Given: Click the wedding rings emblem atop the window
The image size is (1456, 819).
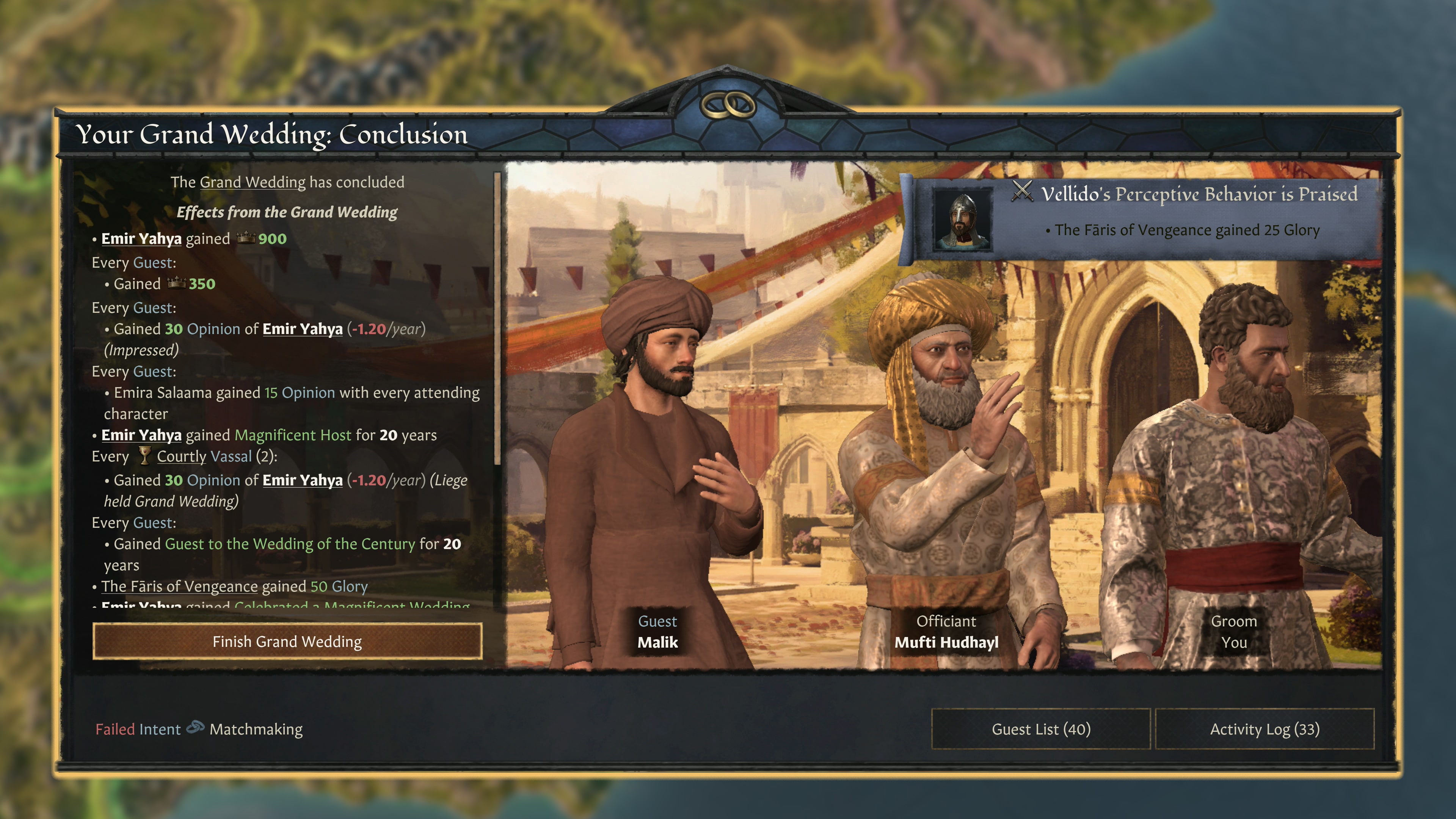Looking at the screenshot, I should (x=728, y=105).
